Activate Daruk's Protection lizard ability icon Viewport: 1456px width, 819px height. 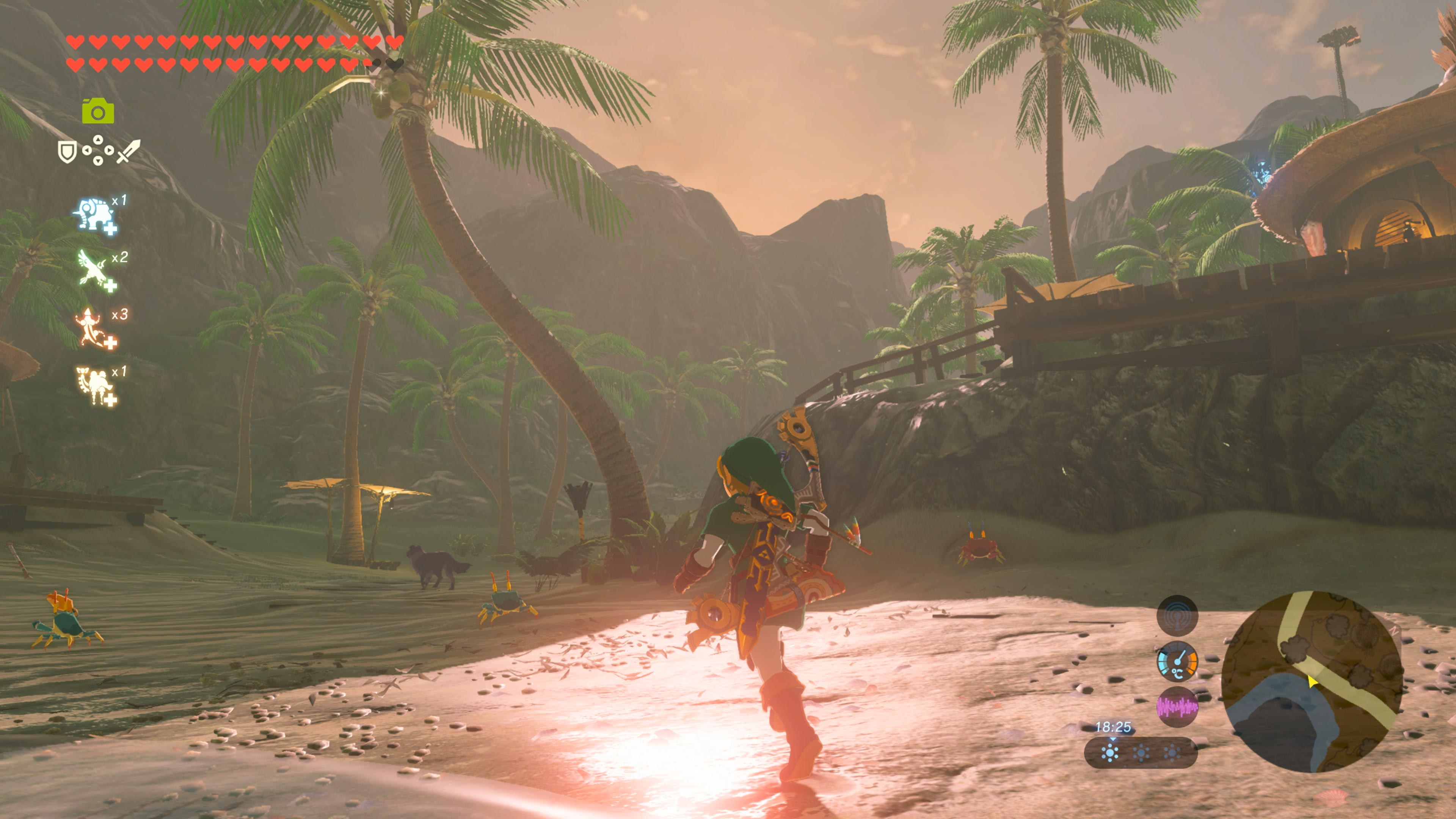[x=94, y=328]
